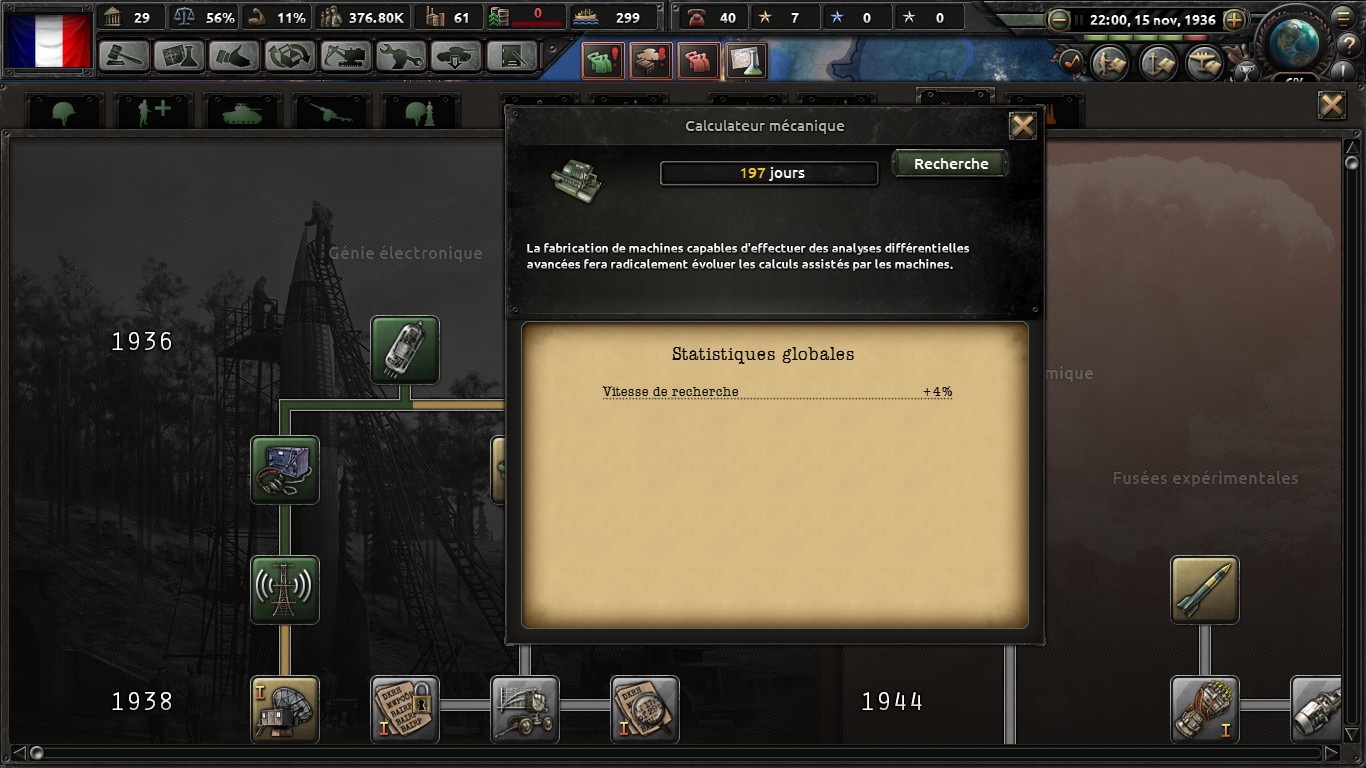
Task: Select the magnifying glass decryption technology
Action: pyautogui.click(x=645, y=710)
